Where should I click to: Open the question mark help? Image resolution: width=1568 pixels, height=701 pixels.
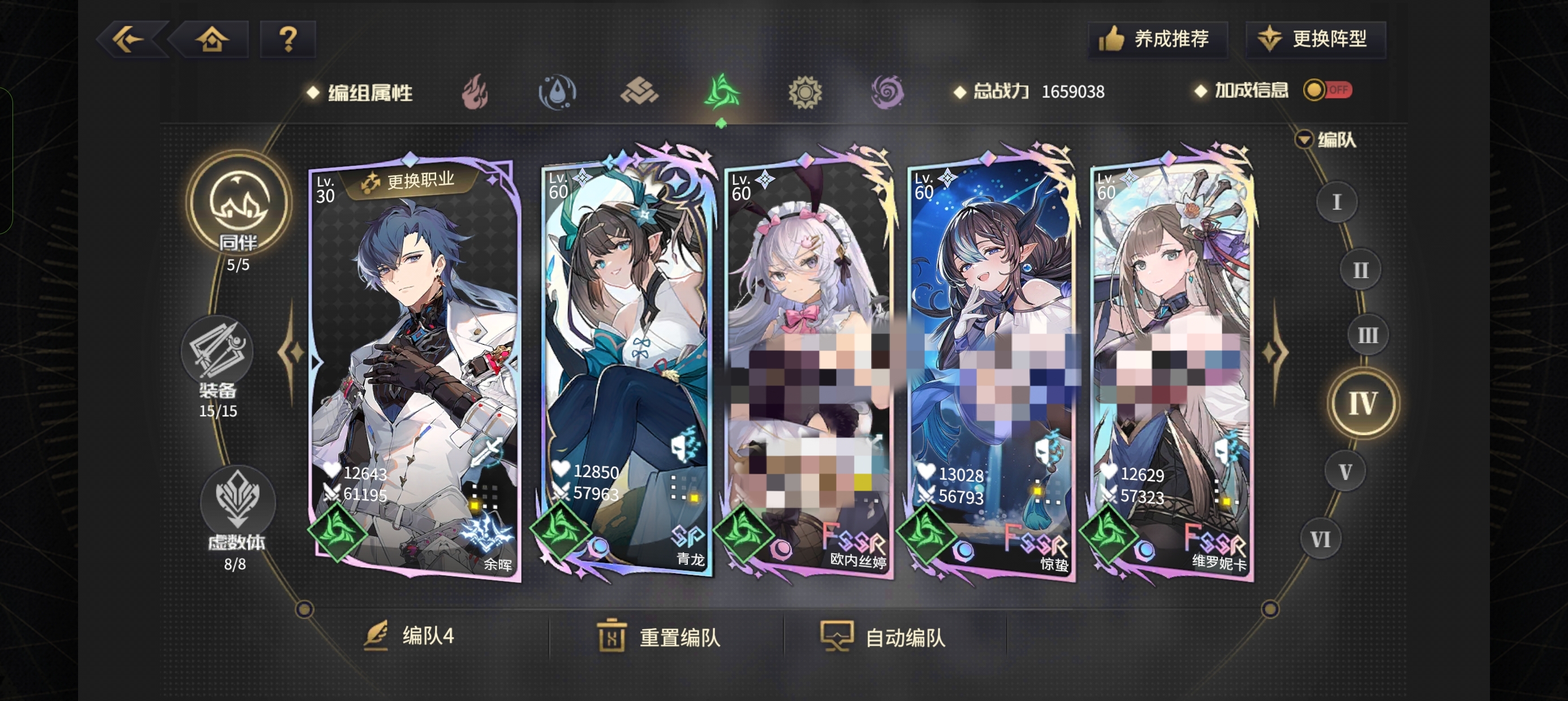point(287,40)
